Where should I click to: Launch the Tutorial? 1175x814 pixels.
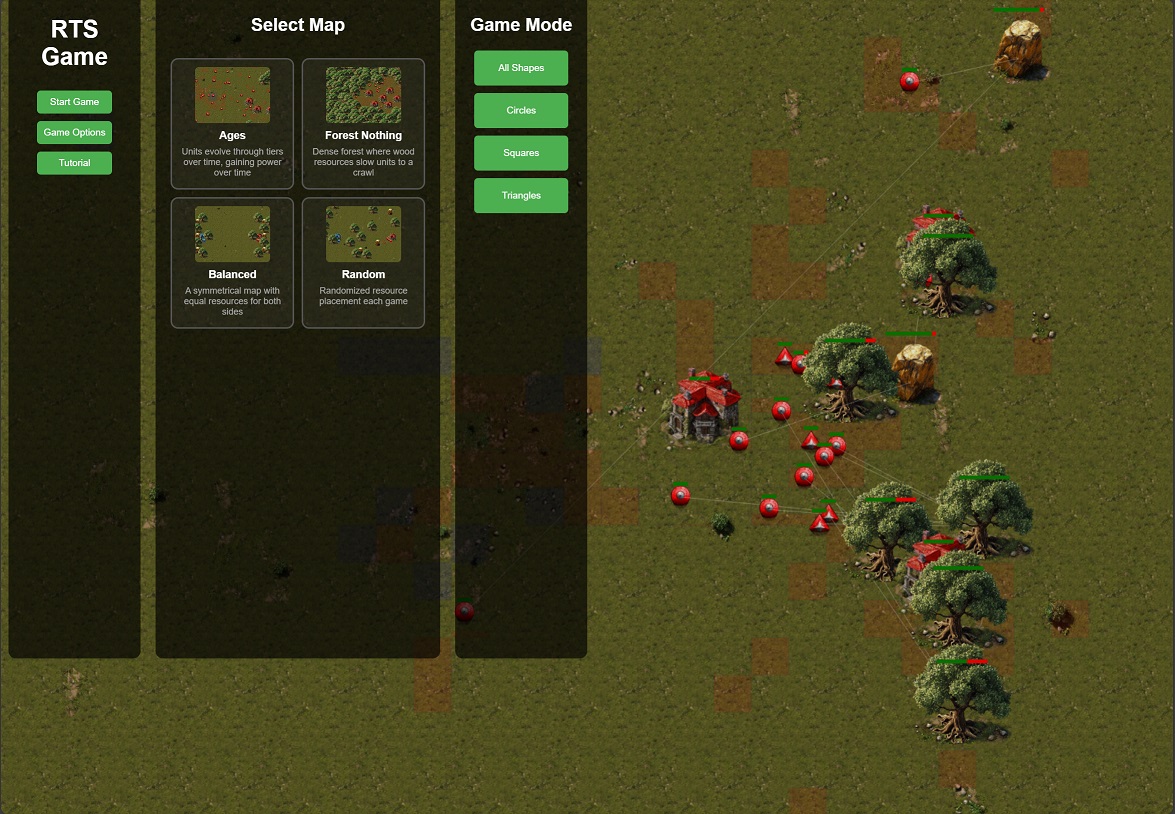74,163
